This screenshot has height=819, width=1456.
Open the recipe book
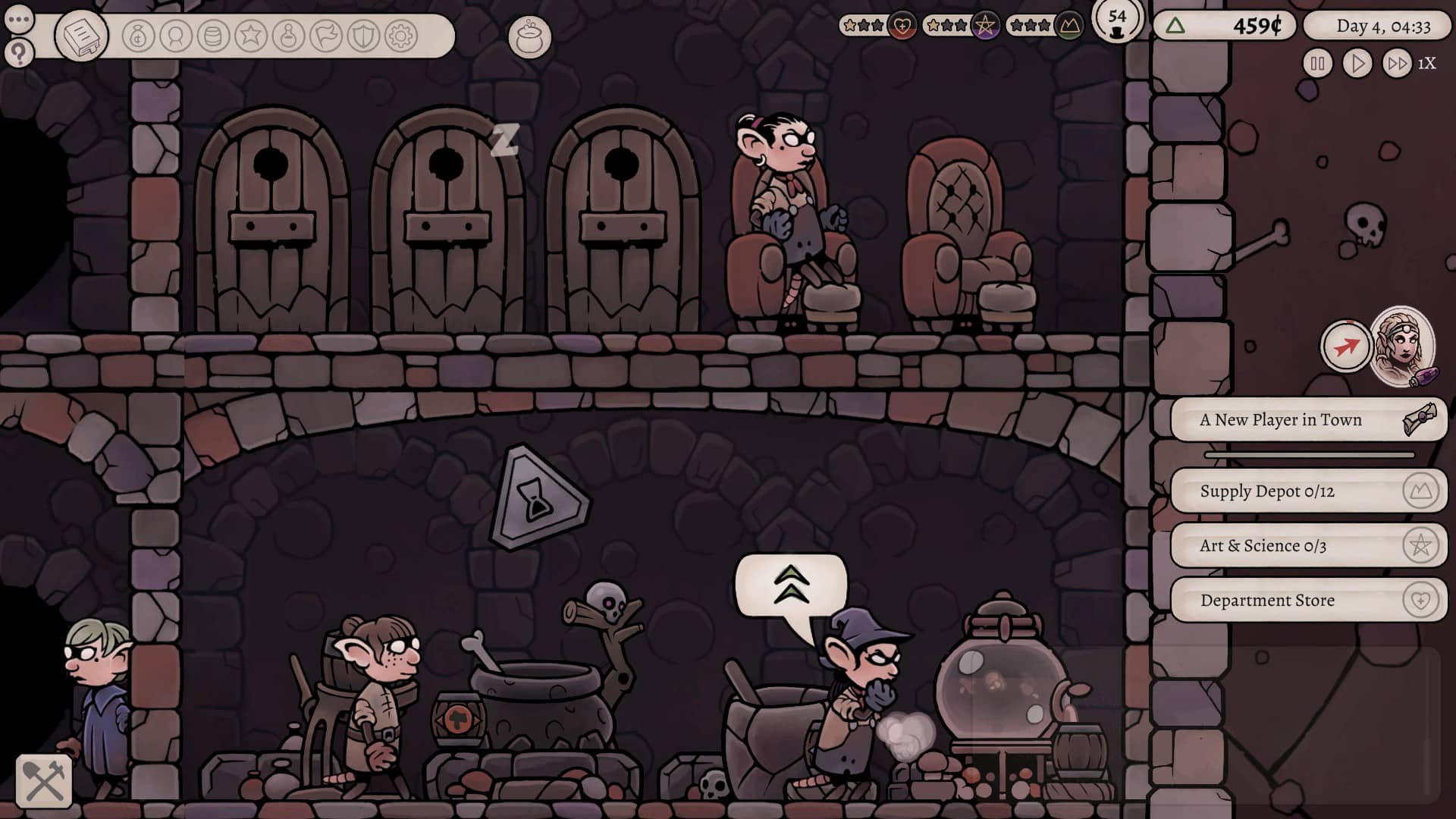(x=81, y=36)
